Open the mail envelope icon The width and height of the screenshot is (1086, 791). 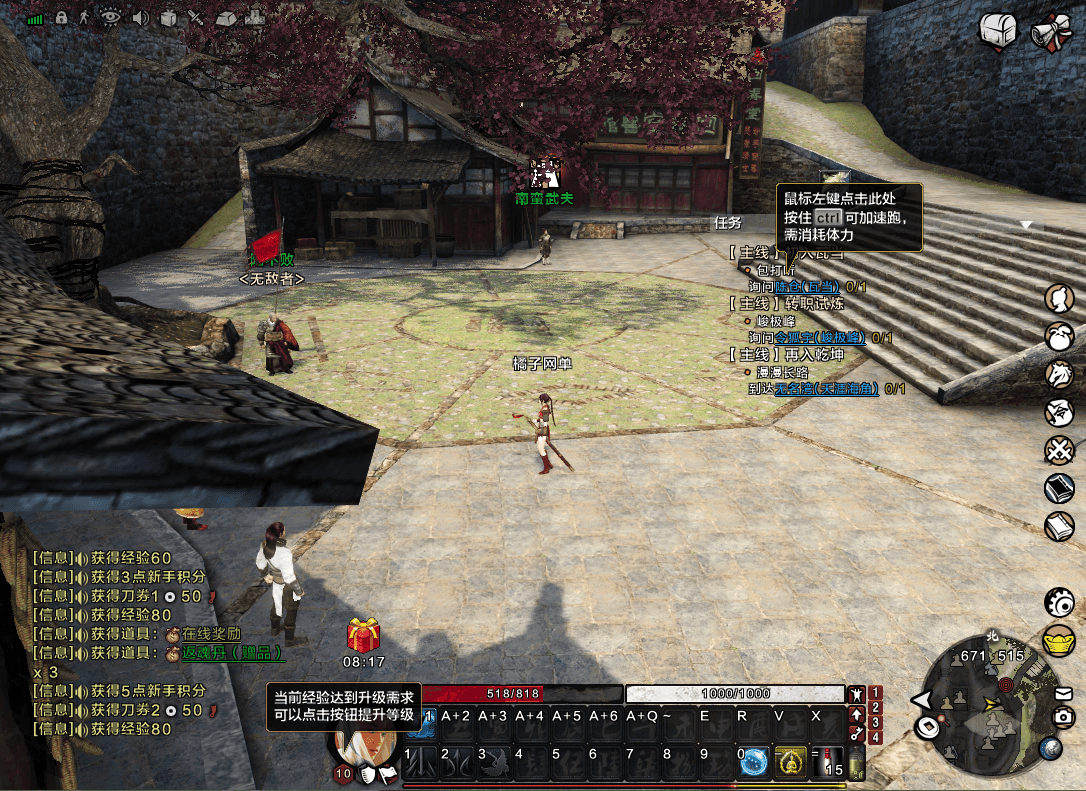tap(1062, 693)
